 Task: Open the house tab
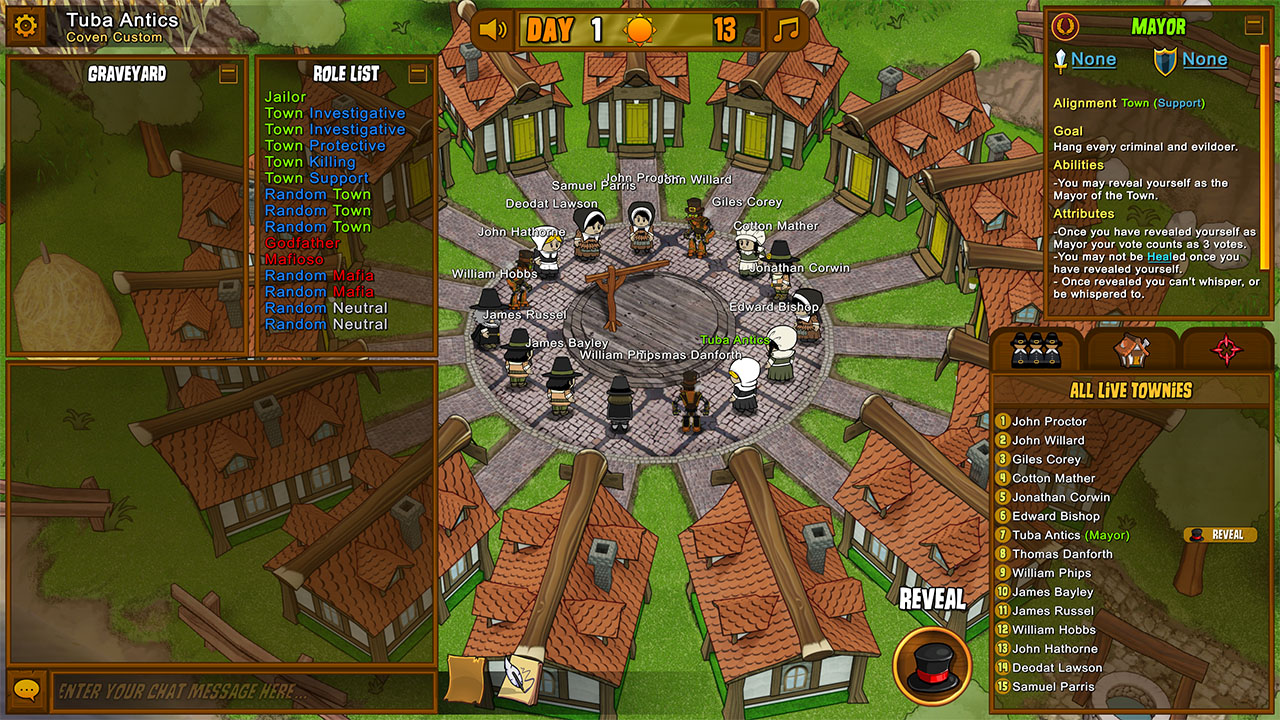point(1131,349)
